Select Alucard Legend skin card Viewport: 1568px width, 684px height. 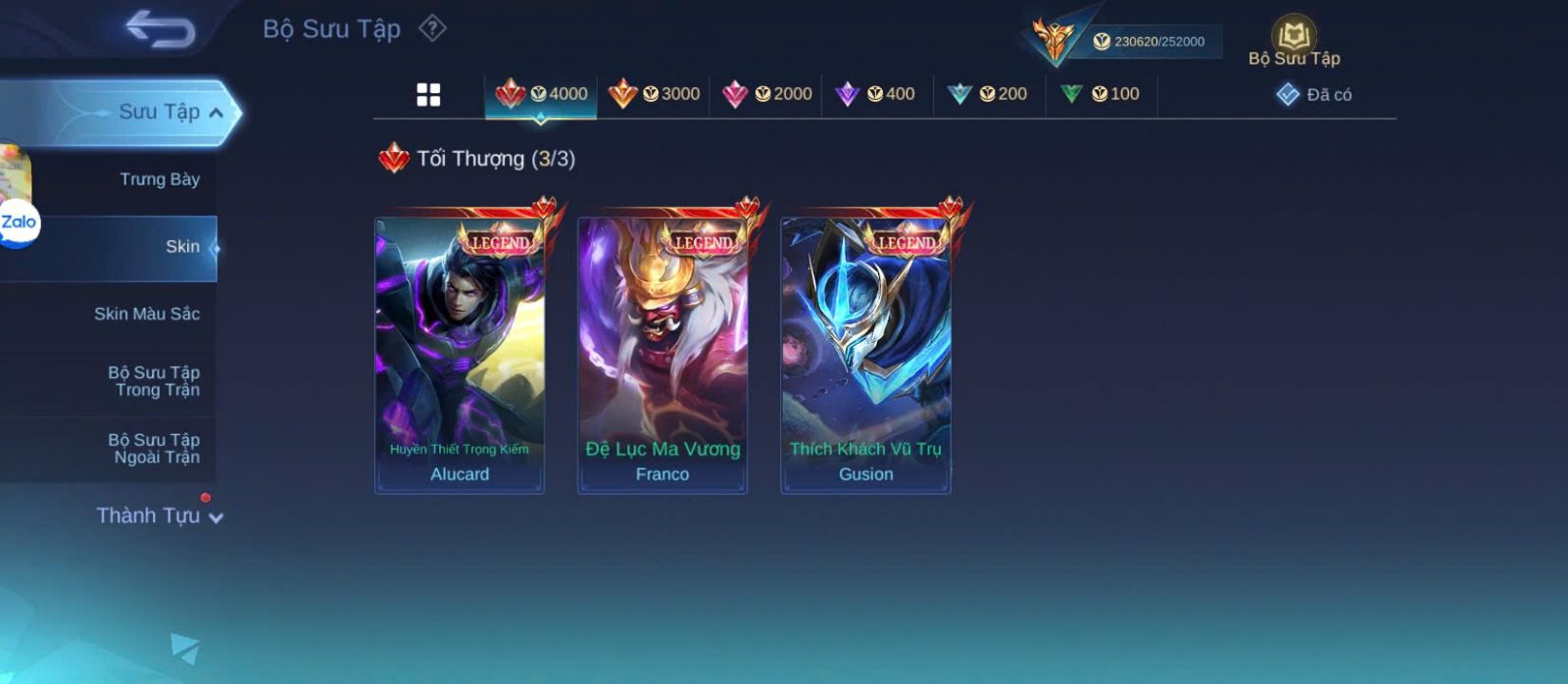click(460, 355)
